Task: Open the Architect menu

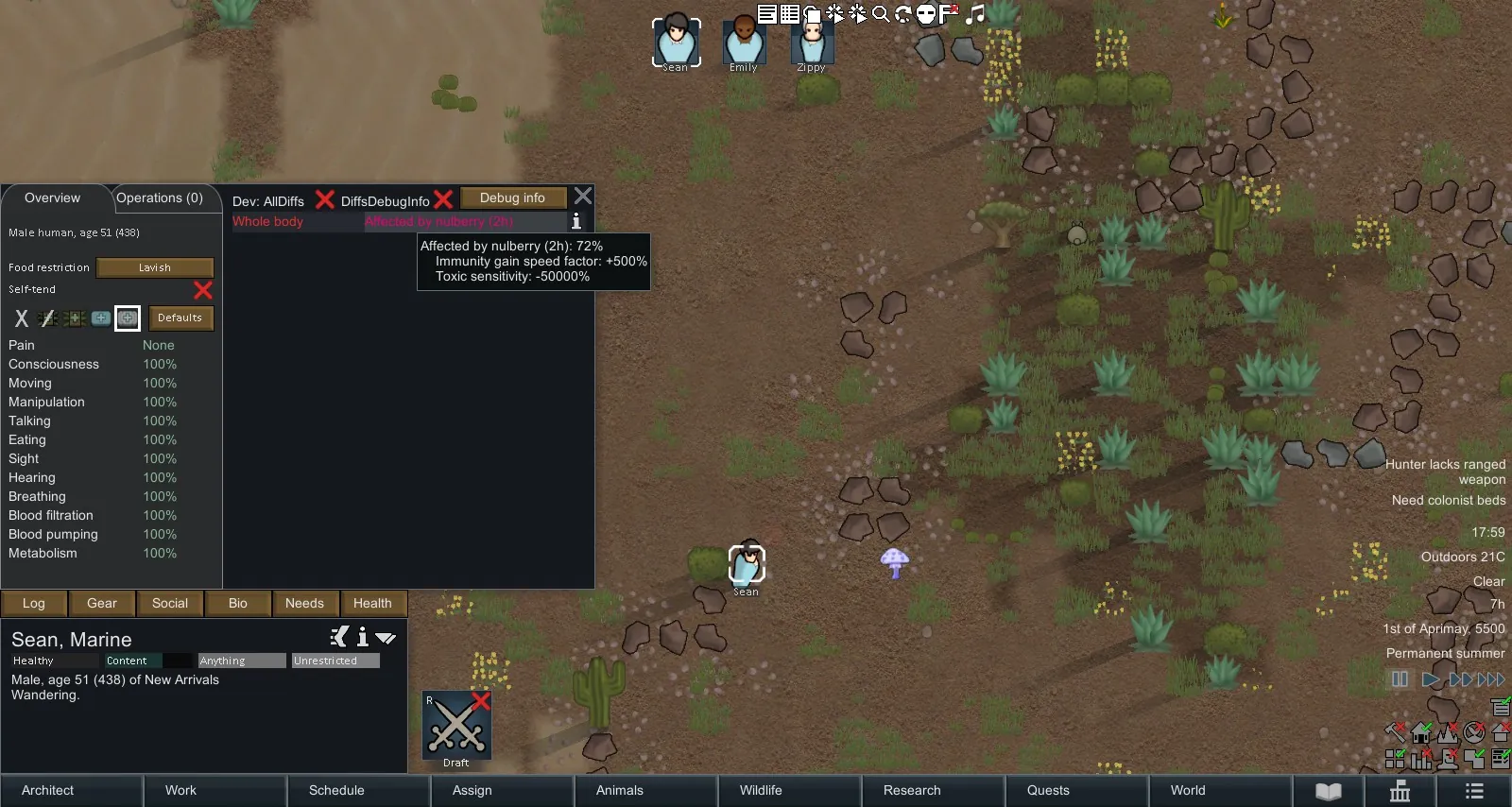Action: coord(48,790)
